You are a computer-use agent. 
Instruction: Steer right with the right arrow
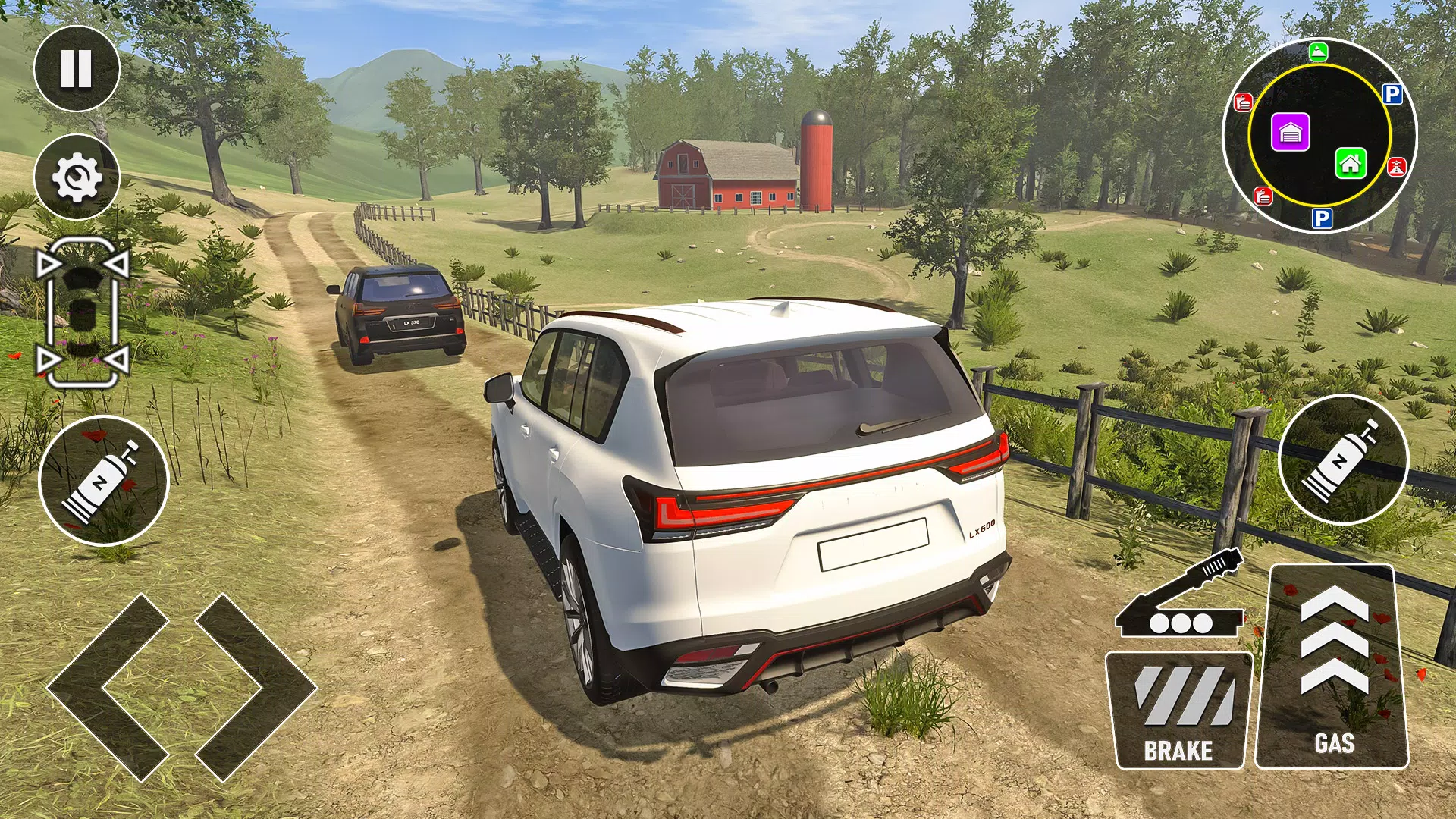click(255, 686)
